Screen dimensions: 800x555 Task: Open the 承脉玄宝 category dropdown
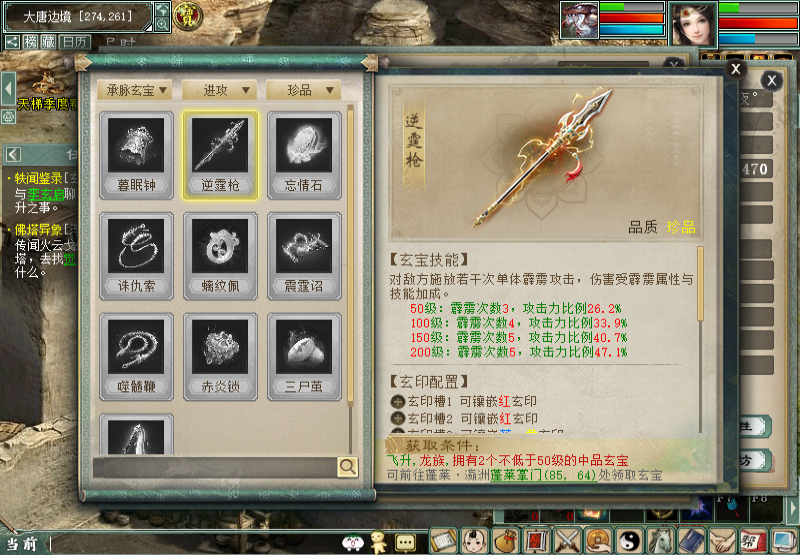point(136,90)
